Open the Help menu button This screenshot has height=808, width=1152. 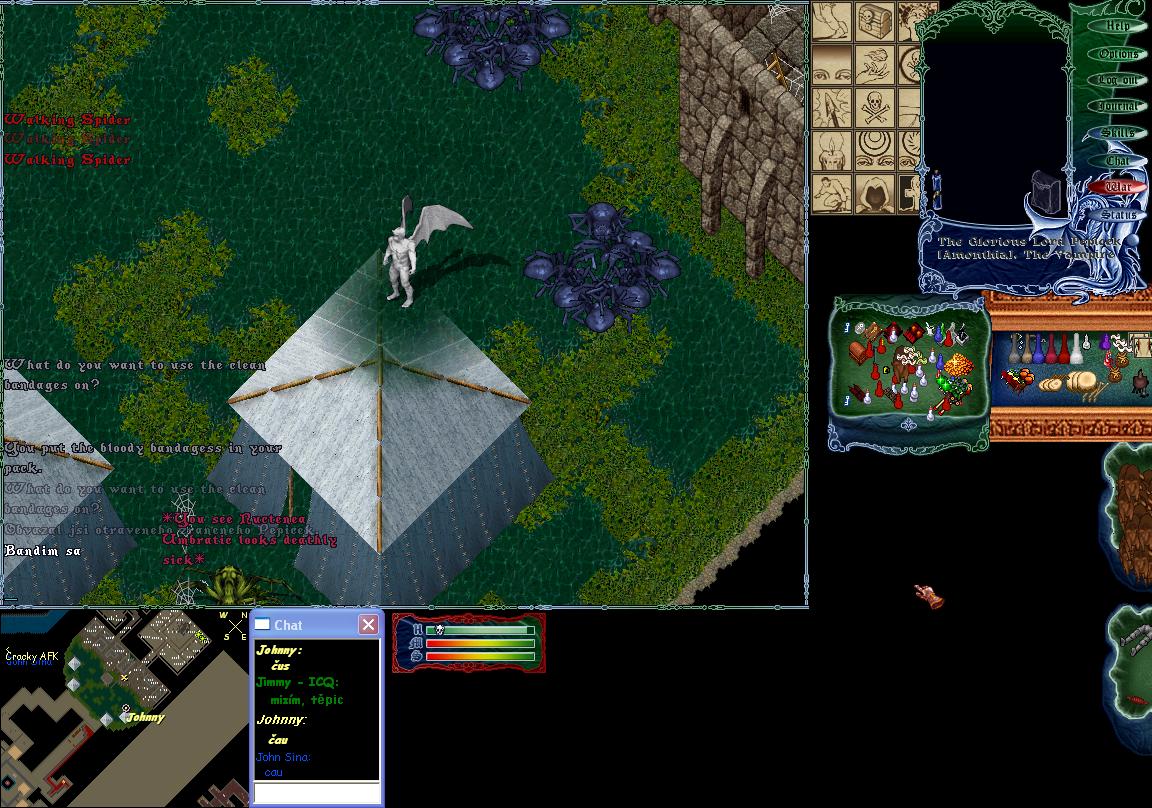click(1118, 27)
